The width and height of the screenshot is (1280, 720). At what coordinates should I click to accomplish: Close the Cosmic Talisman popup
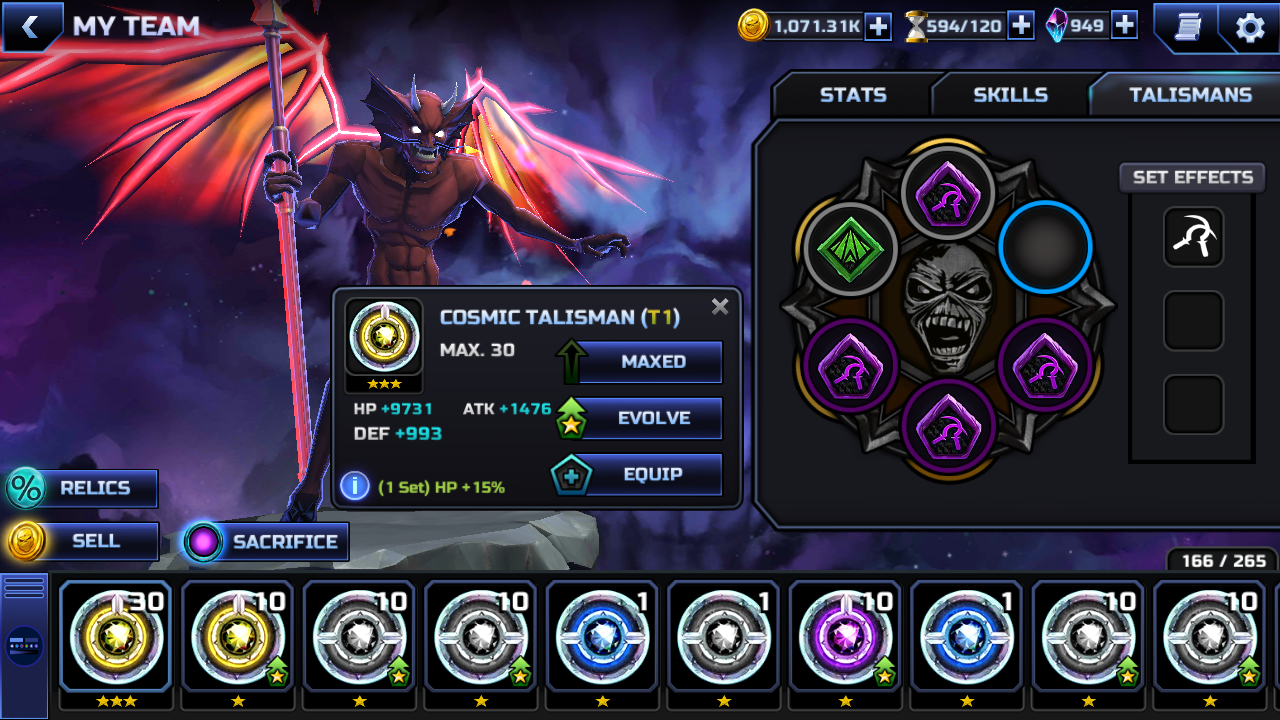(720, 307)
